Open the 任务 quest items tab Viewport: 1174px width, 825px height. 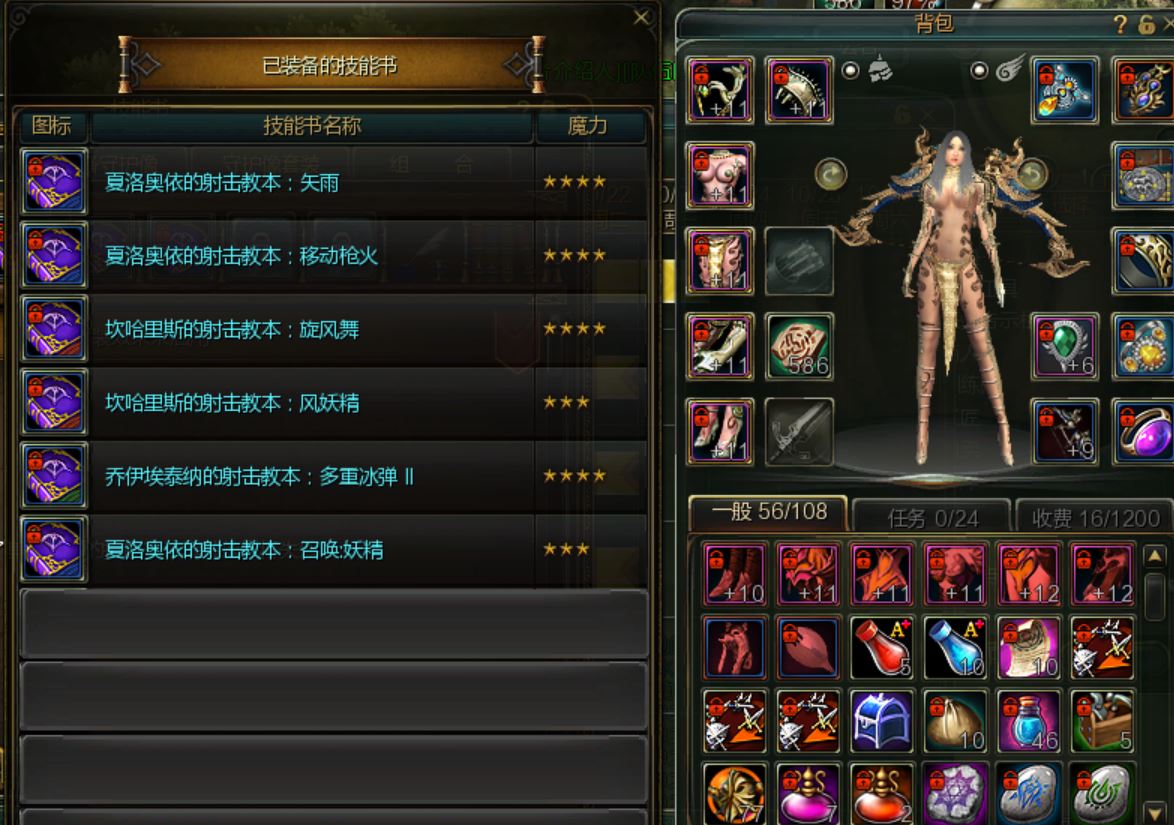(932, 517)
